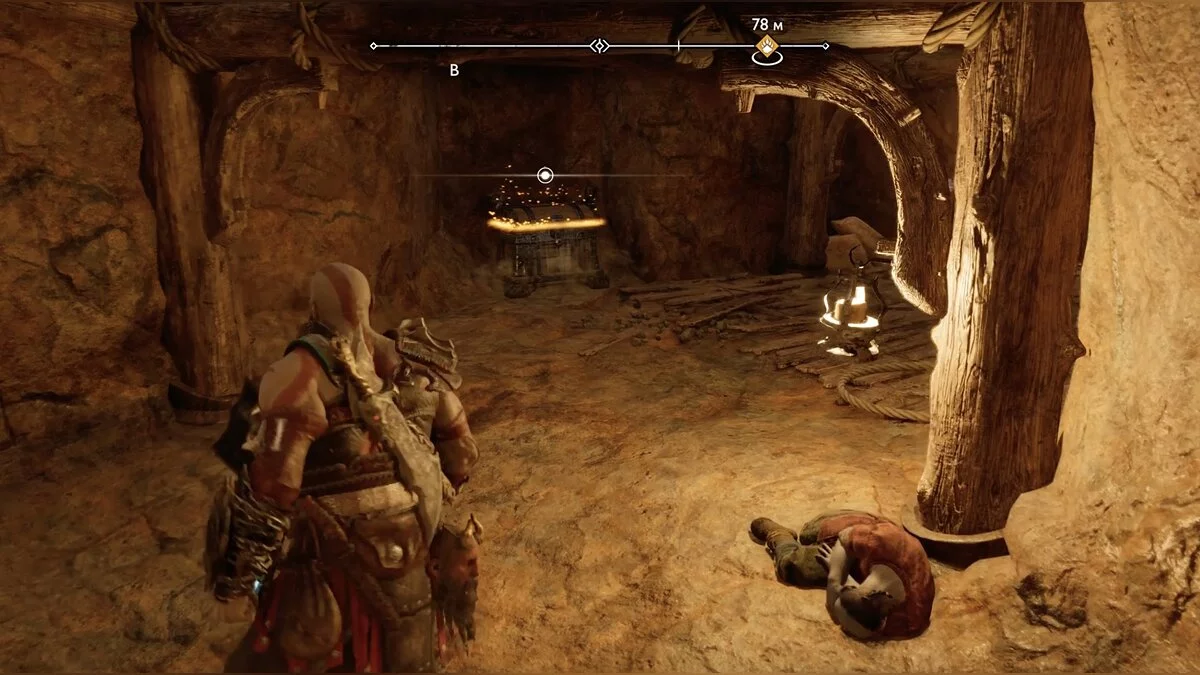The image size is (1200, 675).
Task: Click the gold paw quest marker on compass
Action: 767,45
